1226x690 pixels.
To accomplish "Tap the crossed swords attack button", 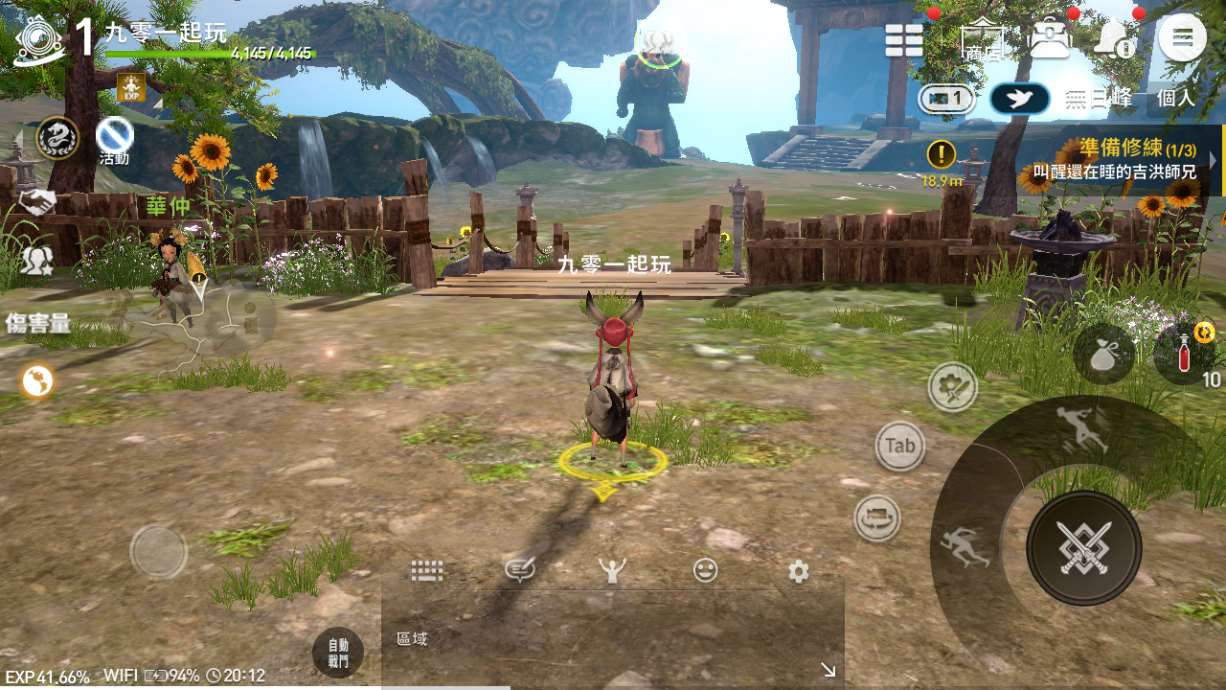I will coord(1083,547).
